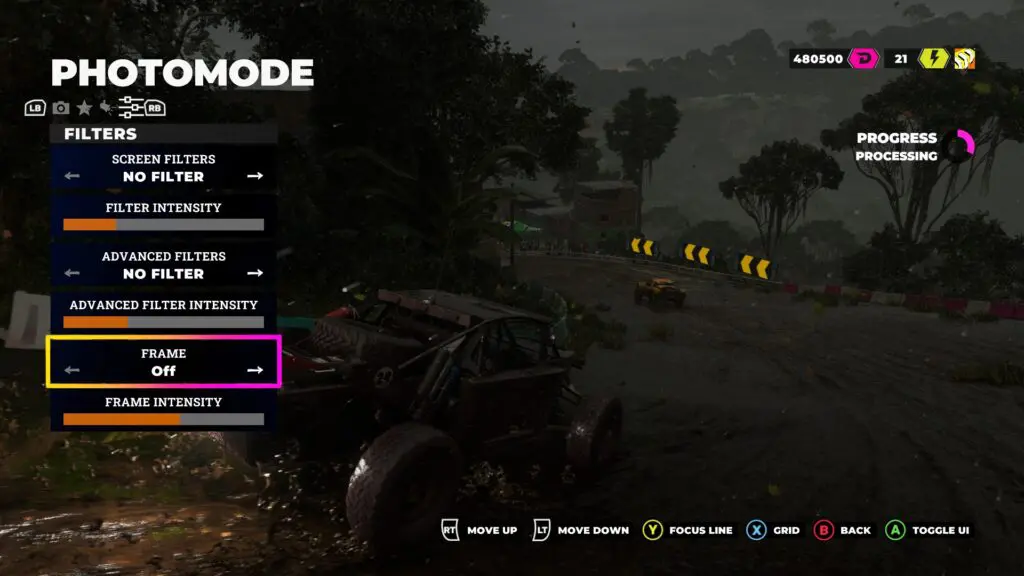The width and height of the screenshot is (1024, 576).
Task: Adjust the Filter Intensity slider
Action: [164, 225]
